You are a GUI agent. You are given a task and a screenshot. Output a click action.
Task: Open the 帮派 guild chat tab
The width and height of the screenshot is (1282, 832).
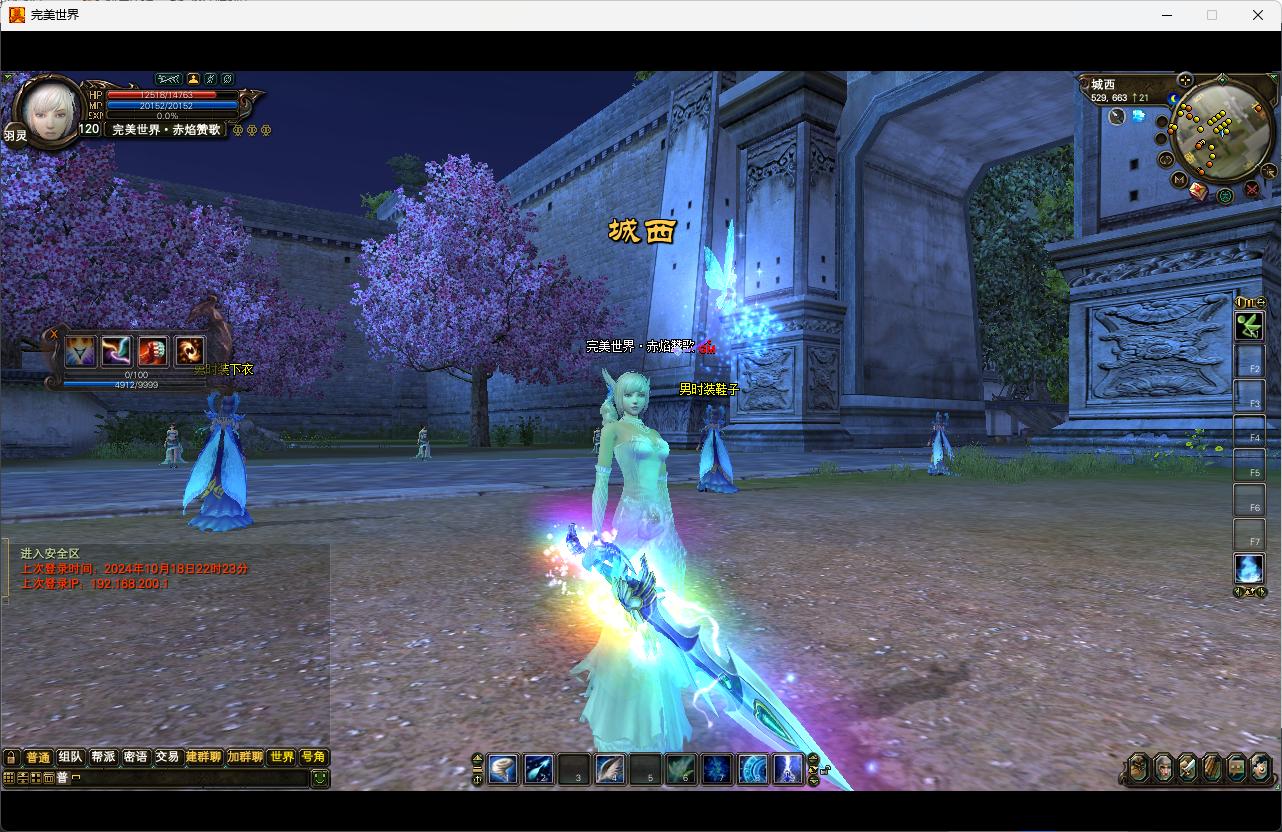[103, 757]
